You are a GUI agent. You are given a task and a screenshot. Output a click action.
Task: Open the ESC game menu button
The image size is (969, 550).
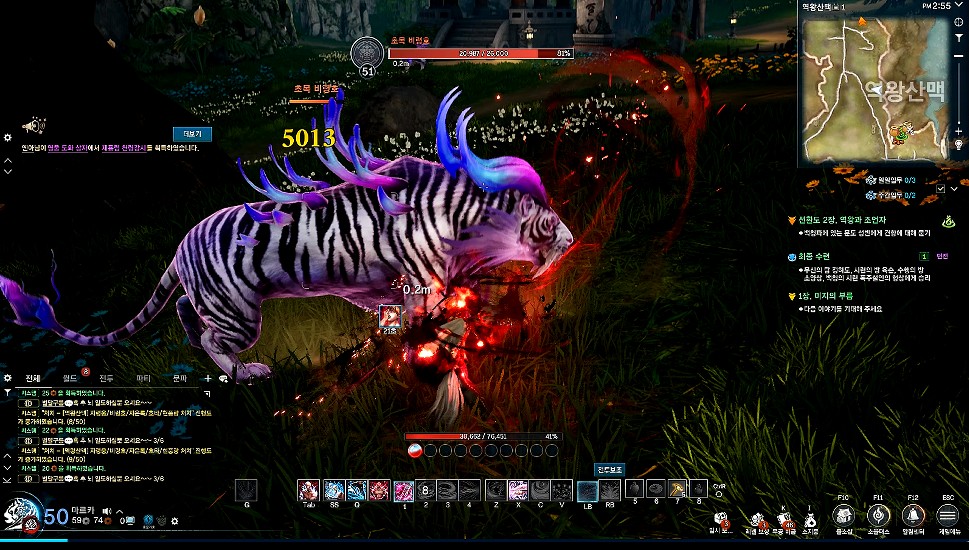(x=947, y=516)
